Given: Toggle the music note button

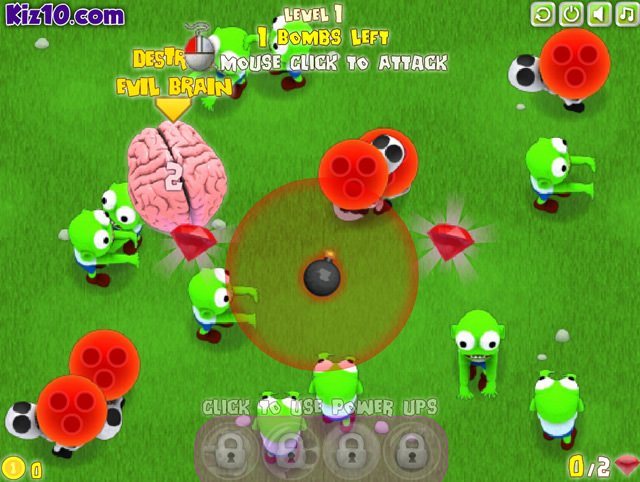Looking at the screenshot, I should (626, 14).
